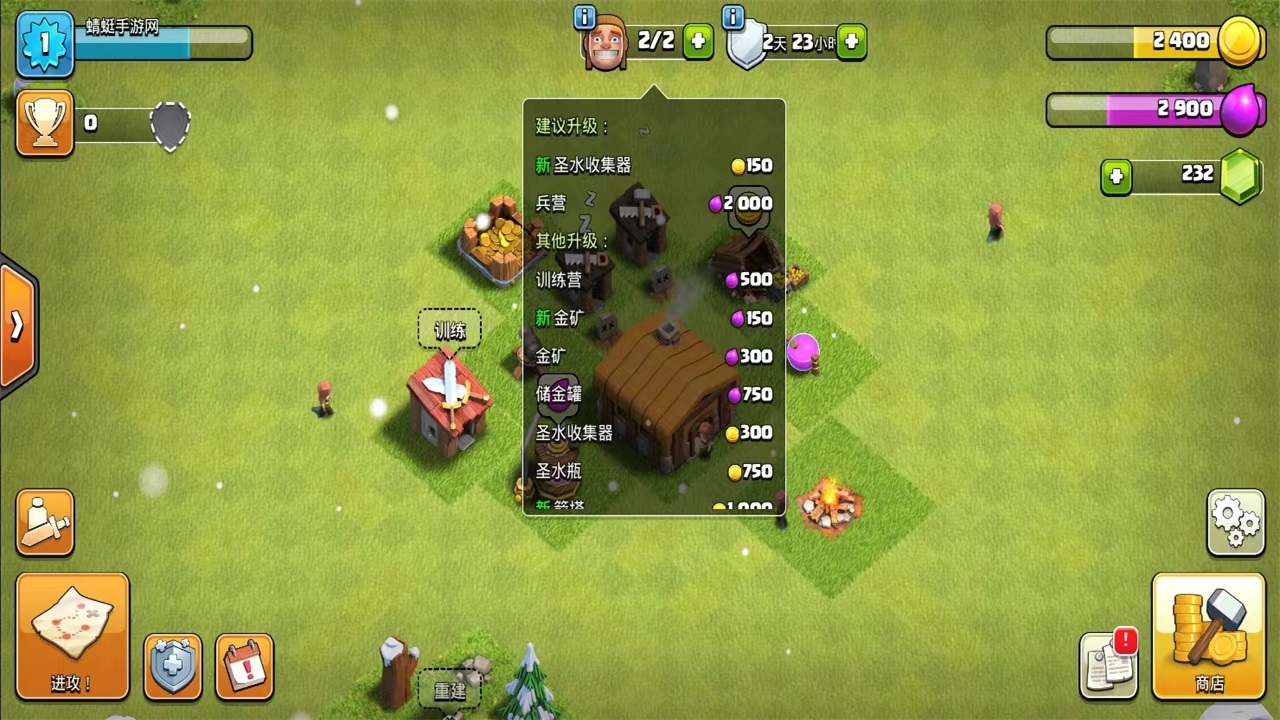Expand the orange side arrow panel
This screenshot has width=1280, height=720.
(x=18, y=326)
